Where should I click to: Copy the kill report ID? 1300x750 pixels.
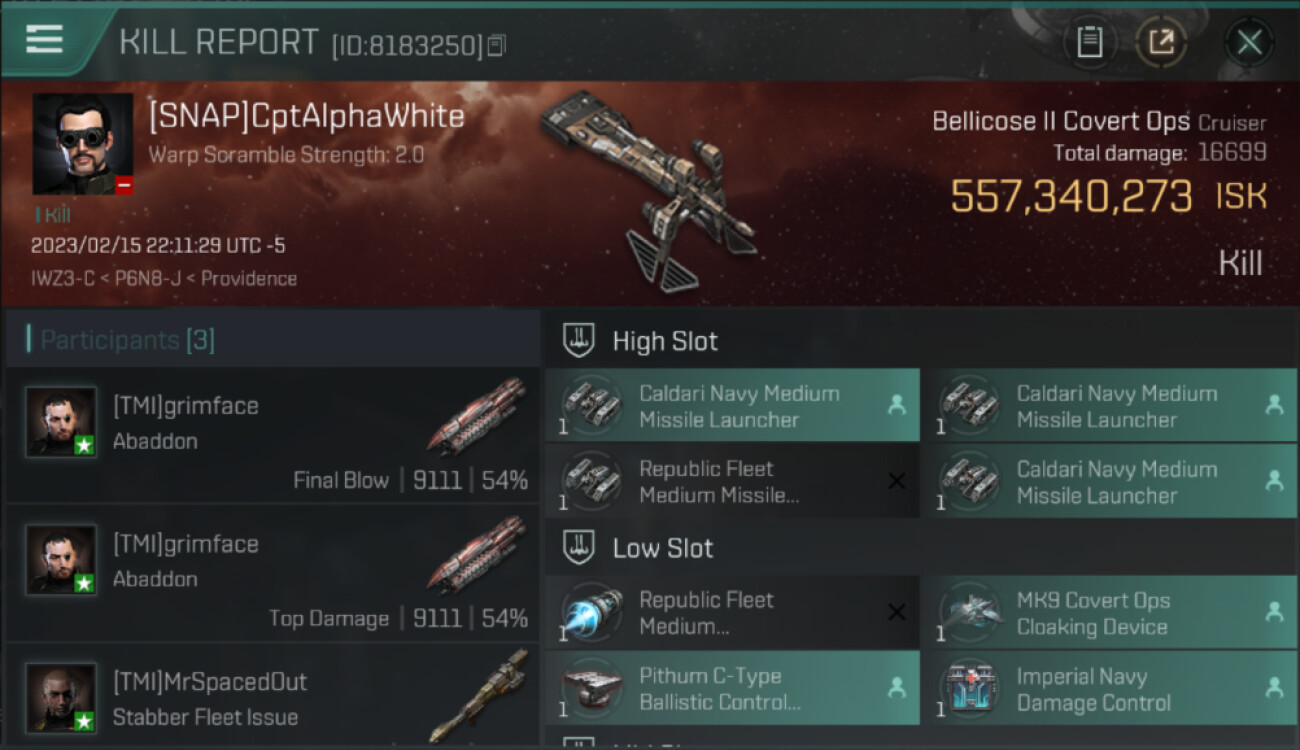click(497, 45)
